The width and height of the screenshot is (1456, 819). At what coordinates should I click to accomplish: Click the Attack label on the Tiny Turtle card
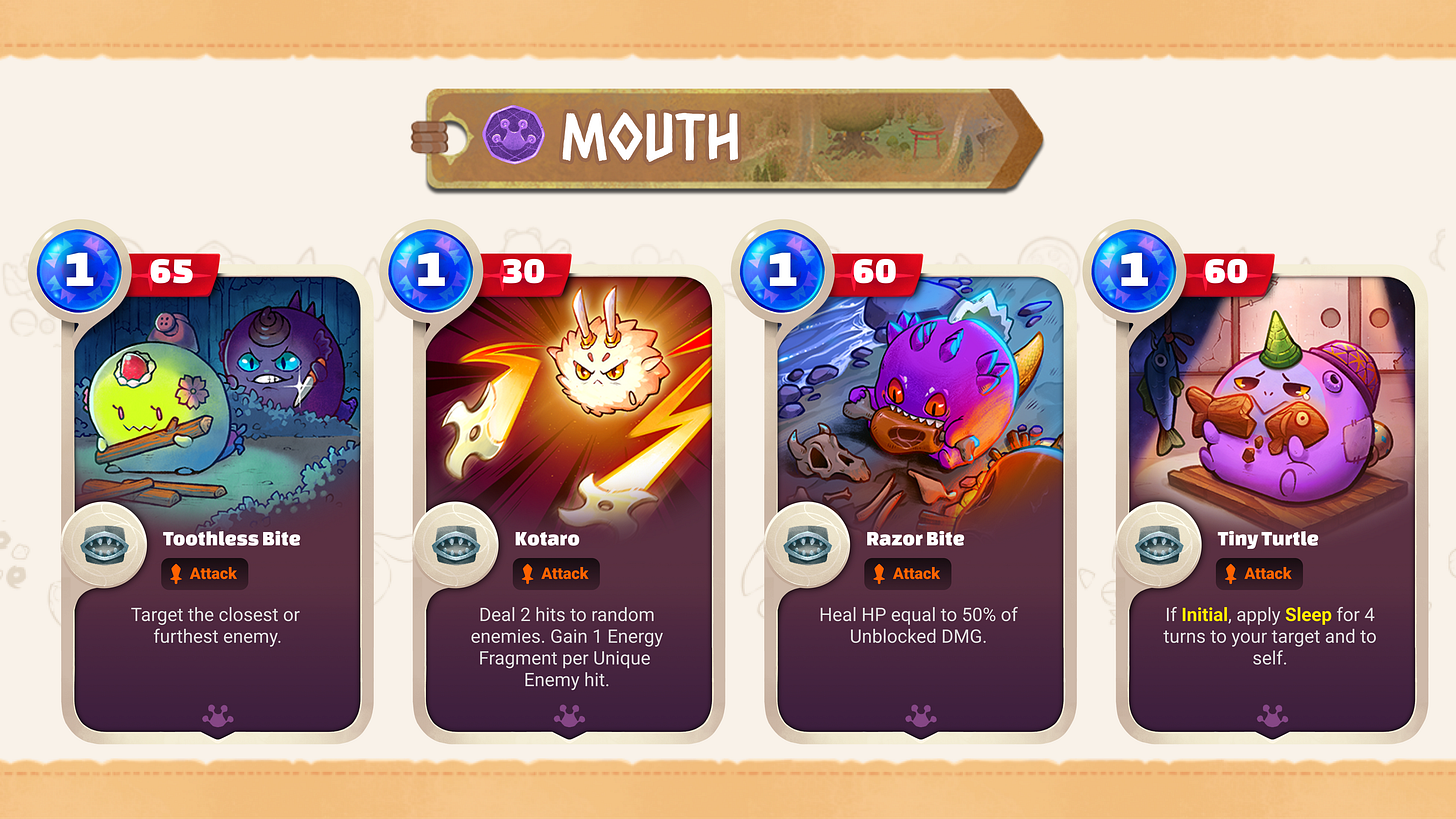(x=1259, y=574)
